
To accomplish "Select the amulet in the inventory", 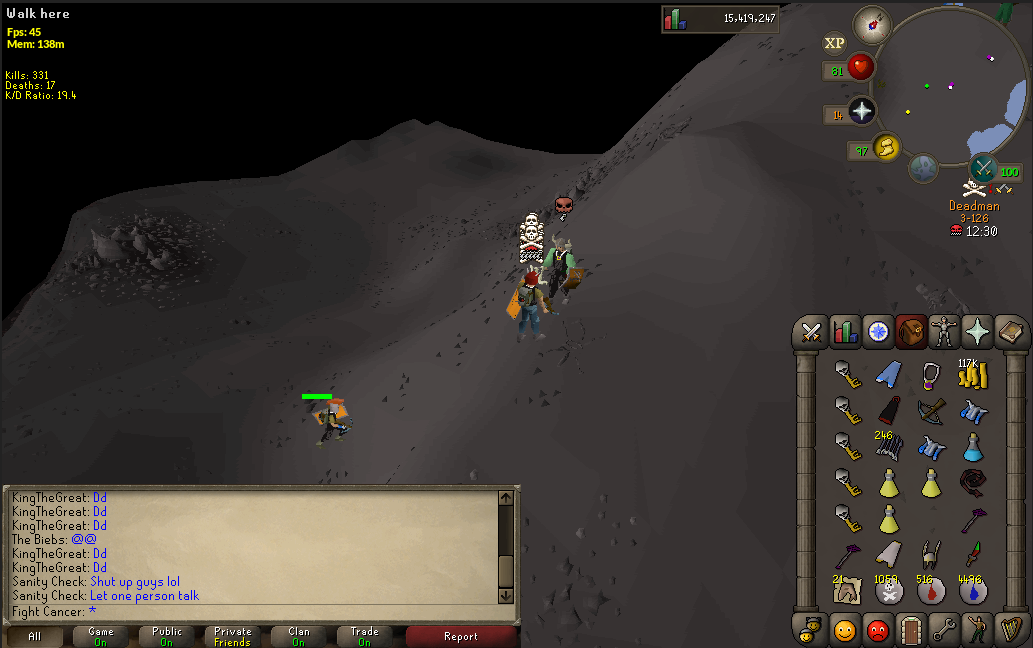I will pos(931,375).
